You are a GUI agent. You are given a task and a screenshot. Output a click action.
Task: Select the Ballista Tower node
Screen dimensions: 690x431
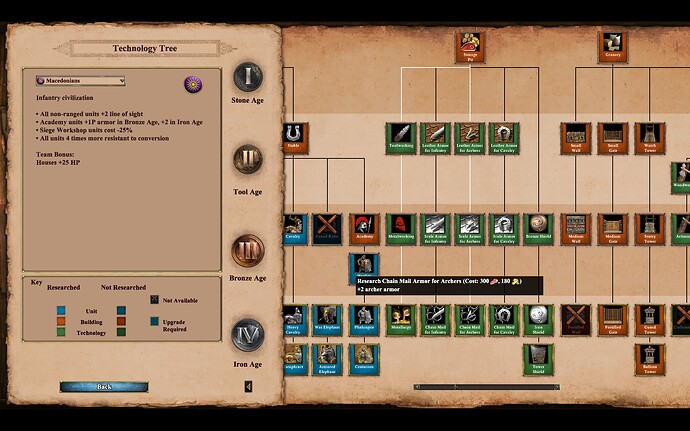pos(648,358)
